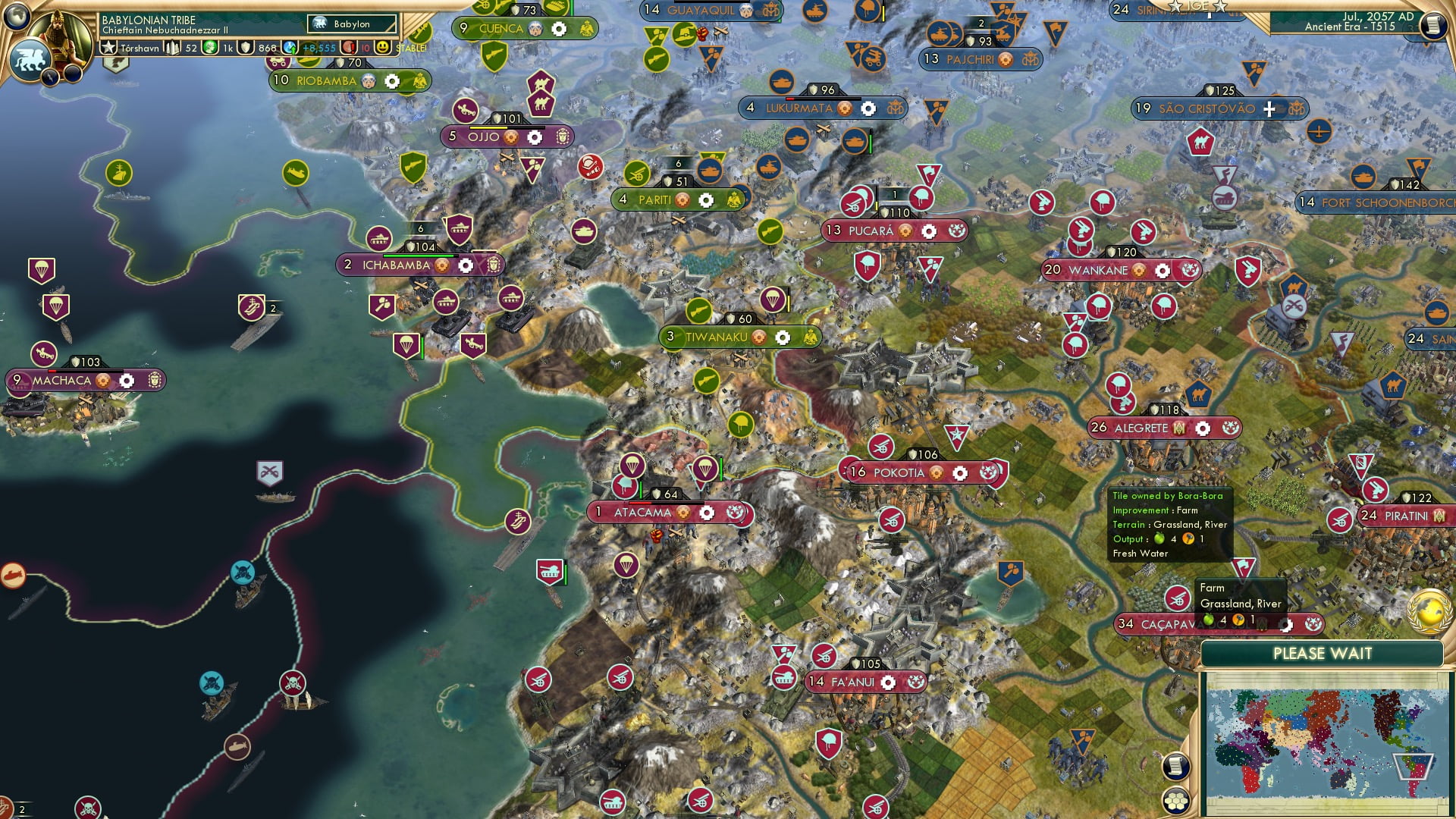This screenshot has height=819, width=1456.
Task: Click the red unhappiness warning icon
Action: coord(347,48)
